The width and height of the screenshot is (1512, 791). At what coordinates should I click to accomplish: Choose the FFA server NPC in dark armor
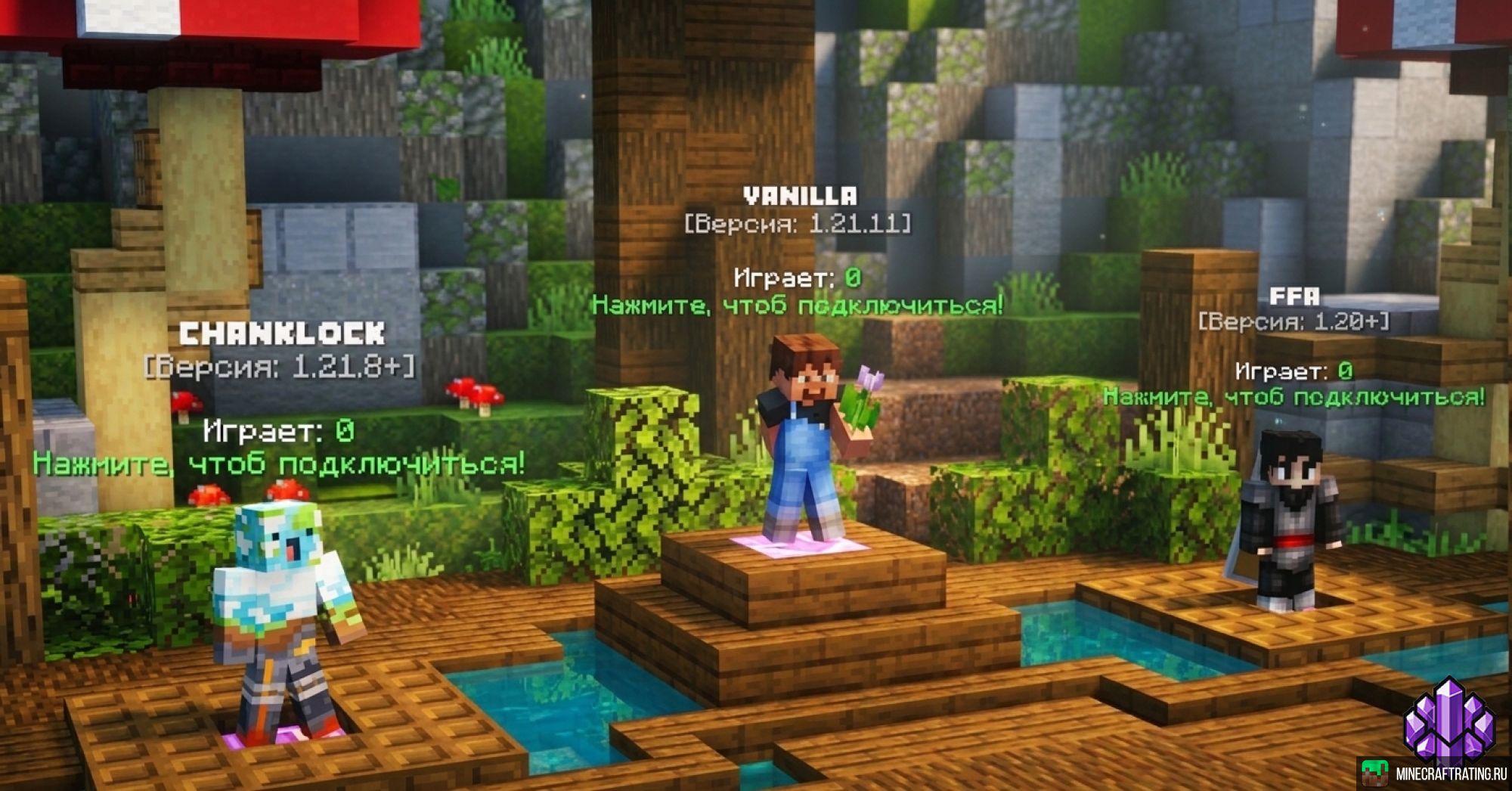1287,522
